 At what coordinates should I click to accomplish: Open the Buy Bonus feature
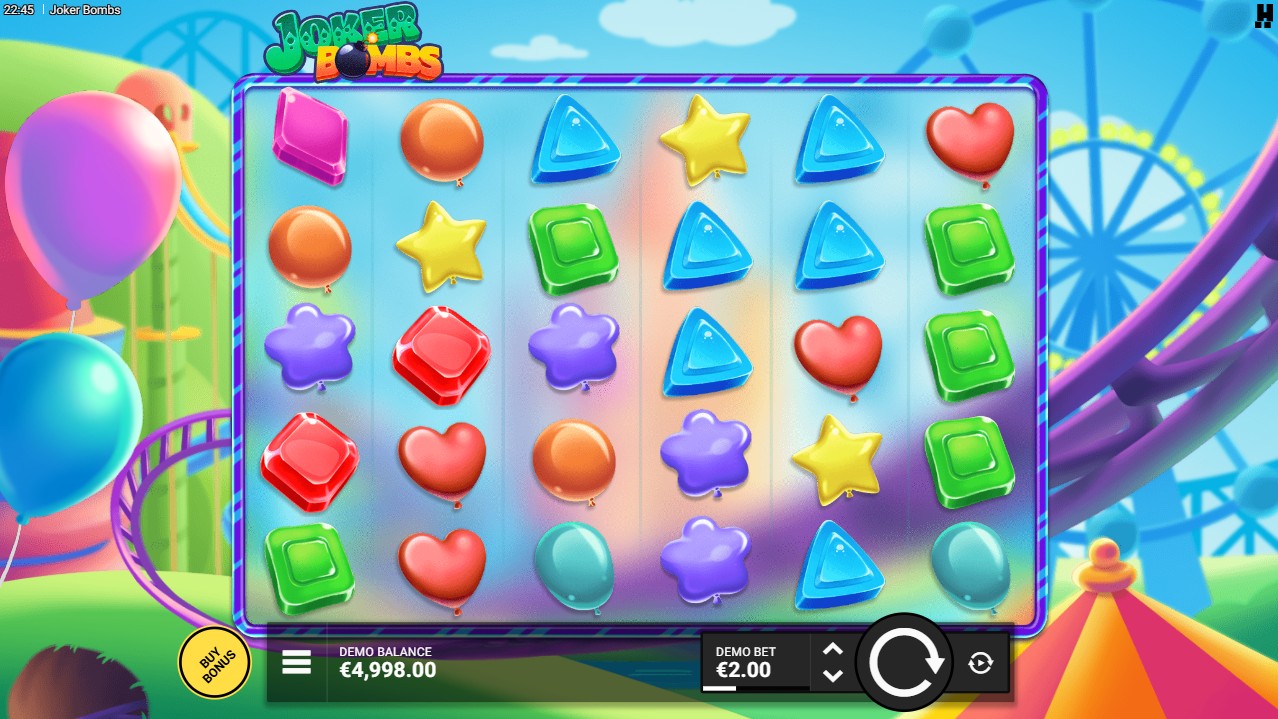point(214,661)
